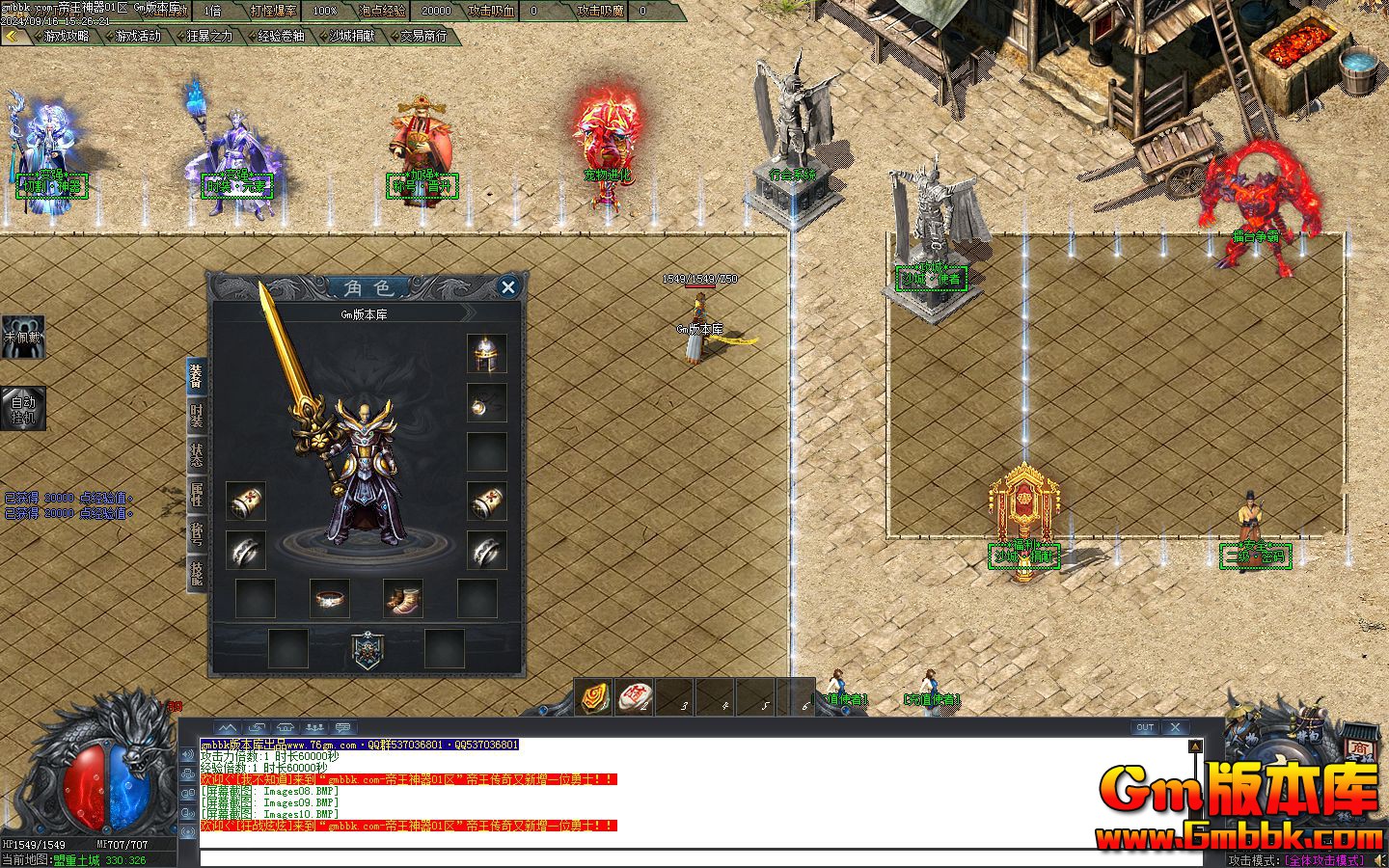Screen dimensions: 1389x868
Task: Select the equipped belt slot
Action: pyautogui.click(x=329, y=599)
